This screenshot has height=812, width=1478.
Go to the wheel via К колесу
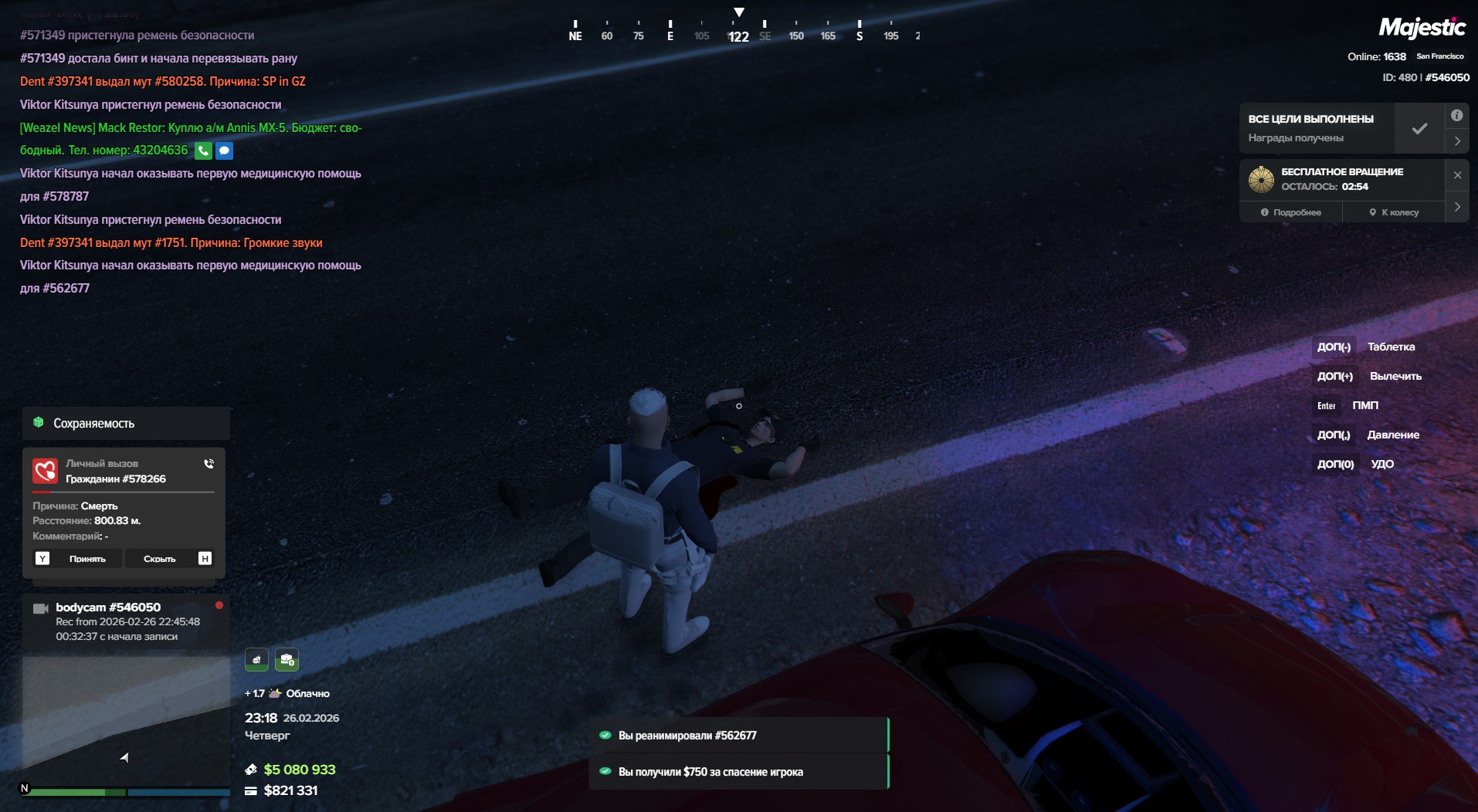(x=1394, y=212)
